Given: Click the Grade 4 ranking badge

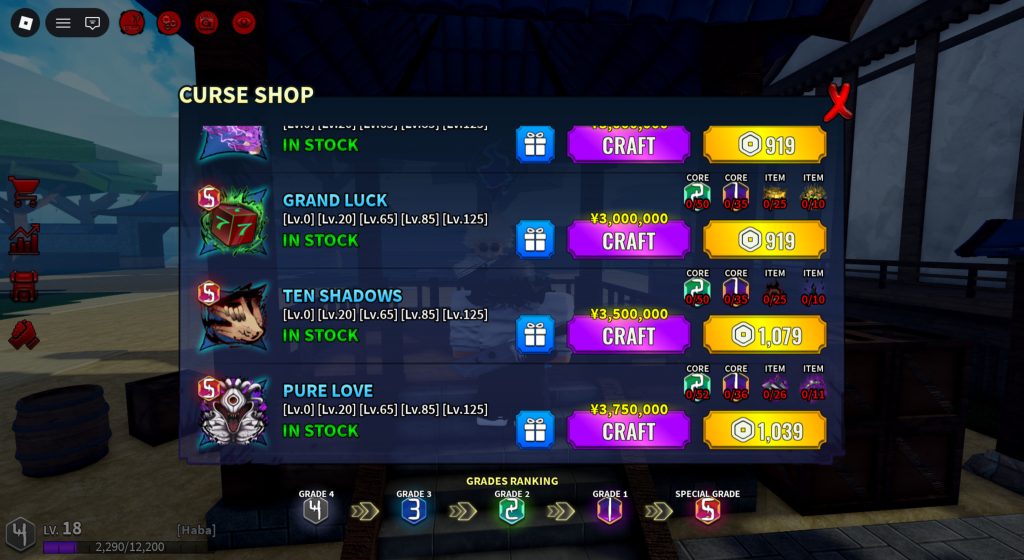Looking at the screenshot, I should point(316,510).
